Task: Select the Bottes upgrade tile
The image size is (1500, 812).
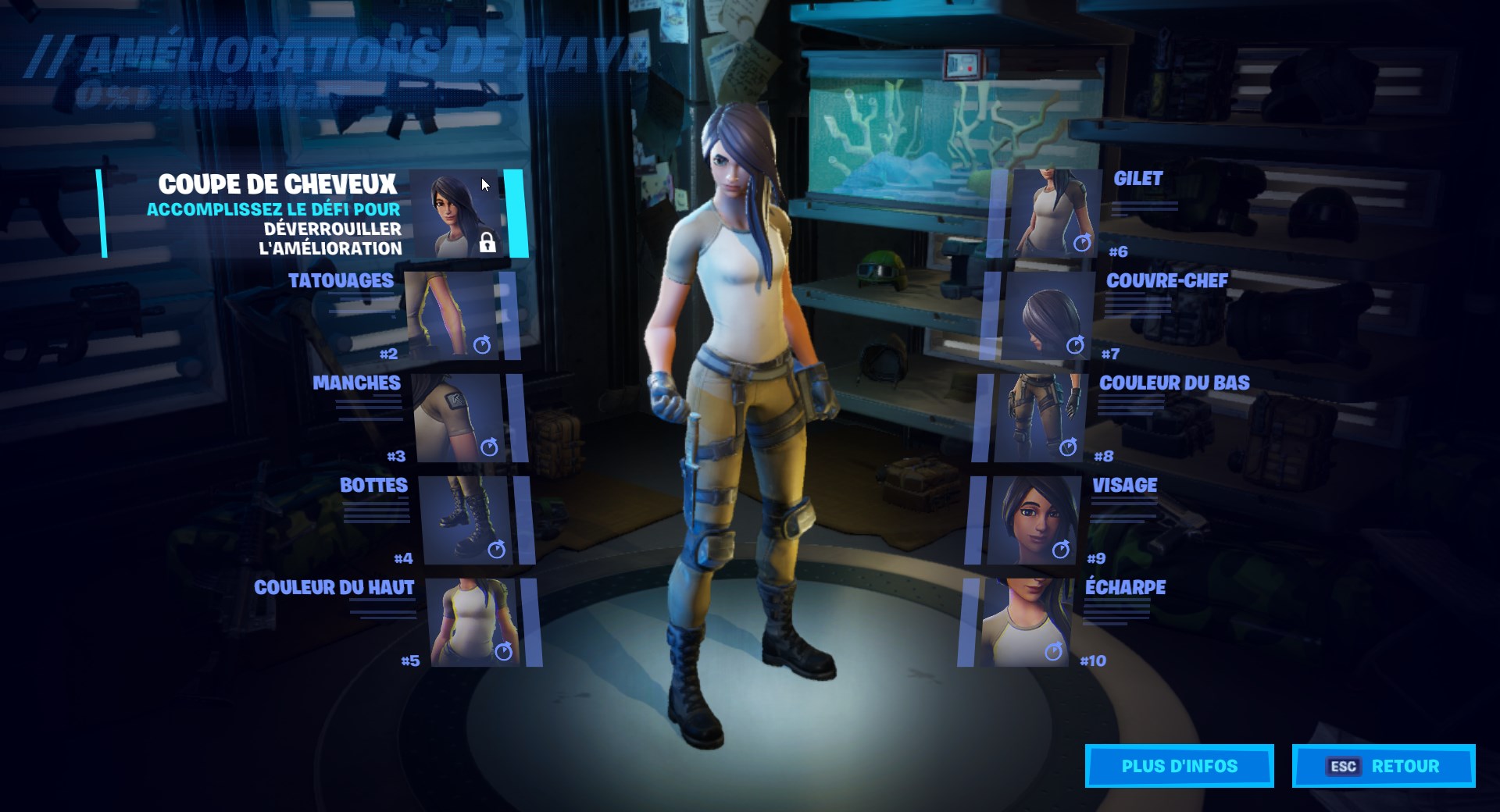Action: 467,520
